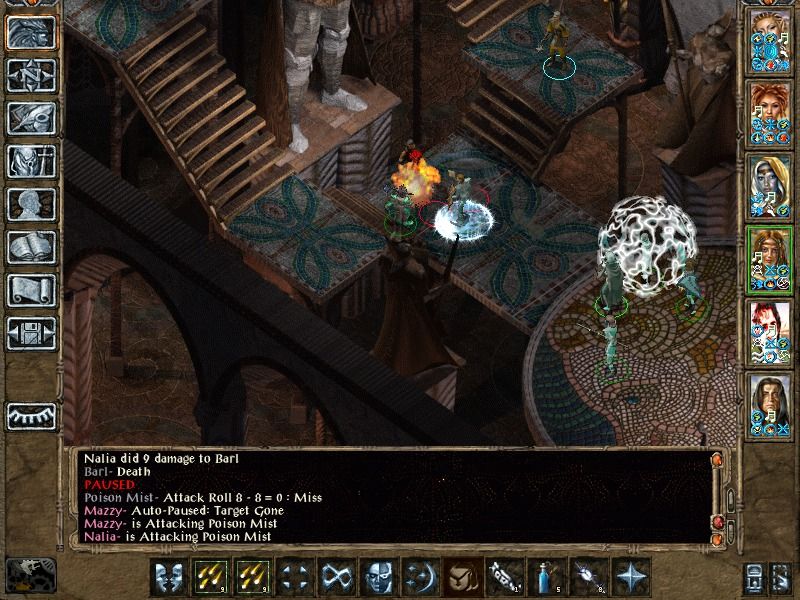Click the infinity-shaped action button

(335, 577)
